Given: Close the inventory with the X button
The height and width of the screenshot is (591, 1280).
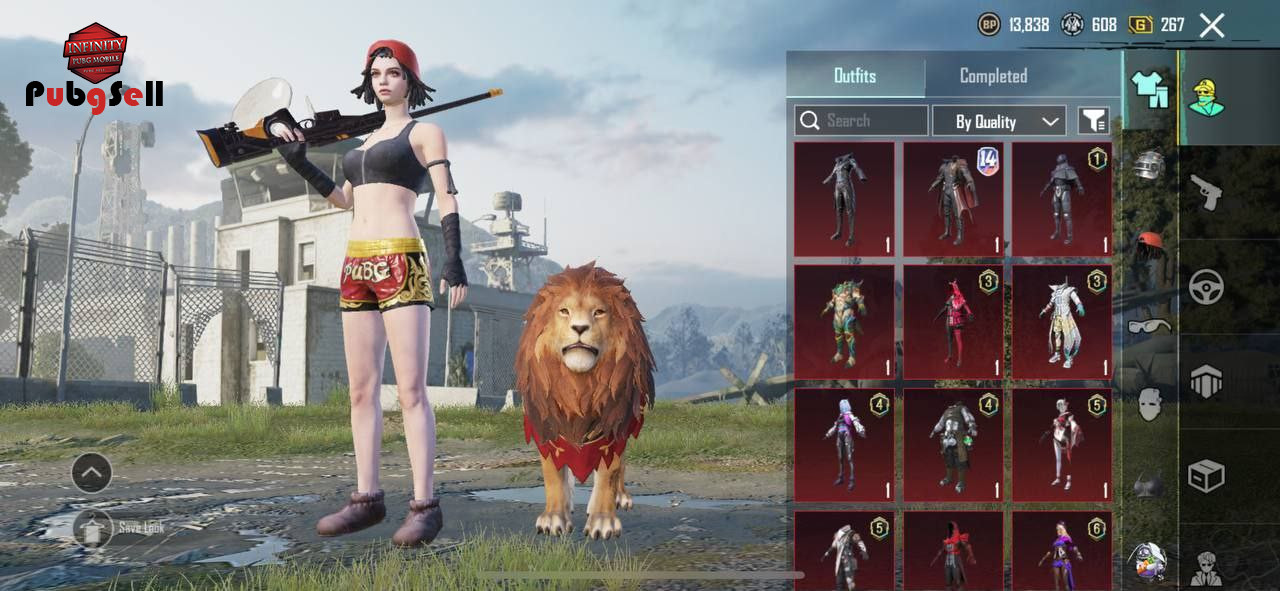Looking at the screenshot, I should click(x=1212, y=25).
